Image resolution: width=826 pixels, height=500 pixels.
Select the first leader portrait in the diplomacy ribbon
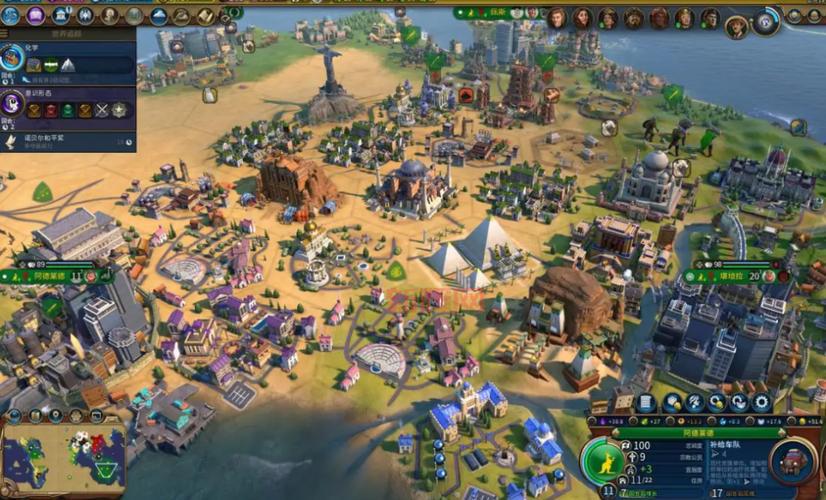(x=558, y=18)
